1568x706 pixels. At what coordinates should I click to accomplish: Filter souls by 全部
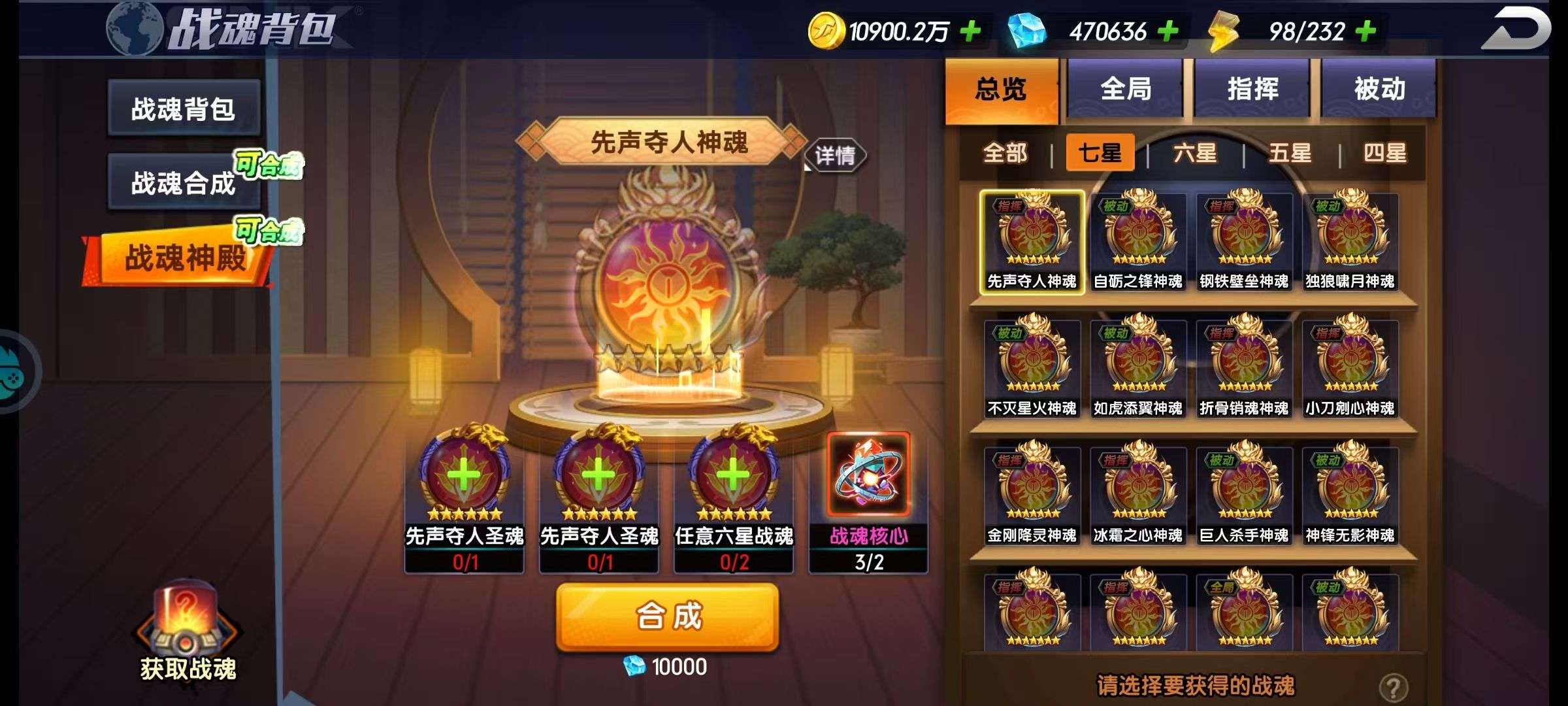click(1005, 154)
